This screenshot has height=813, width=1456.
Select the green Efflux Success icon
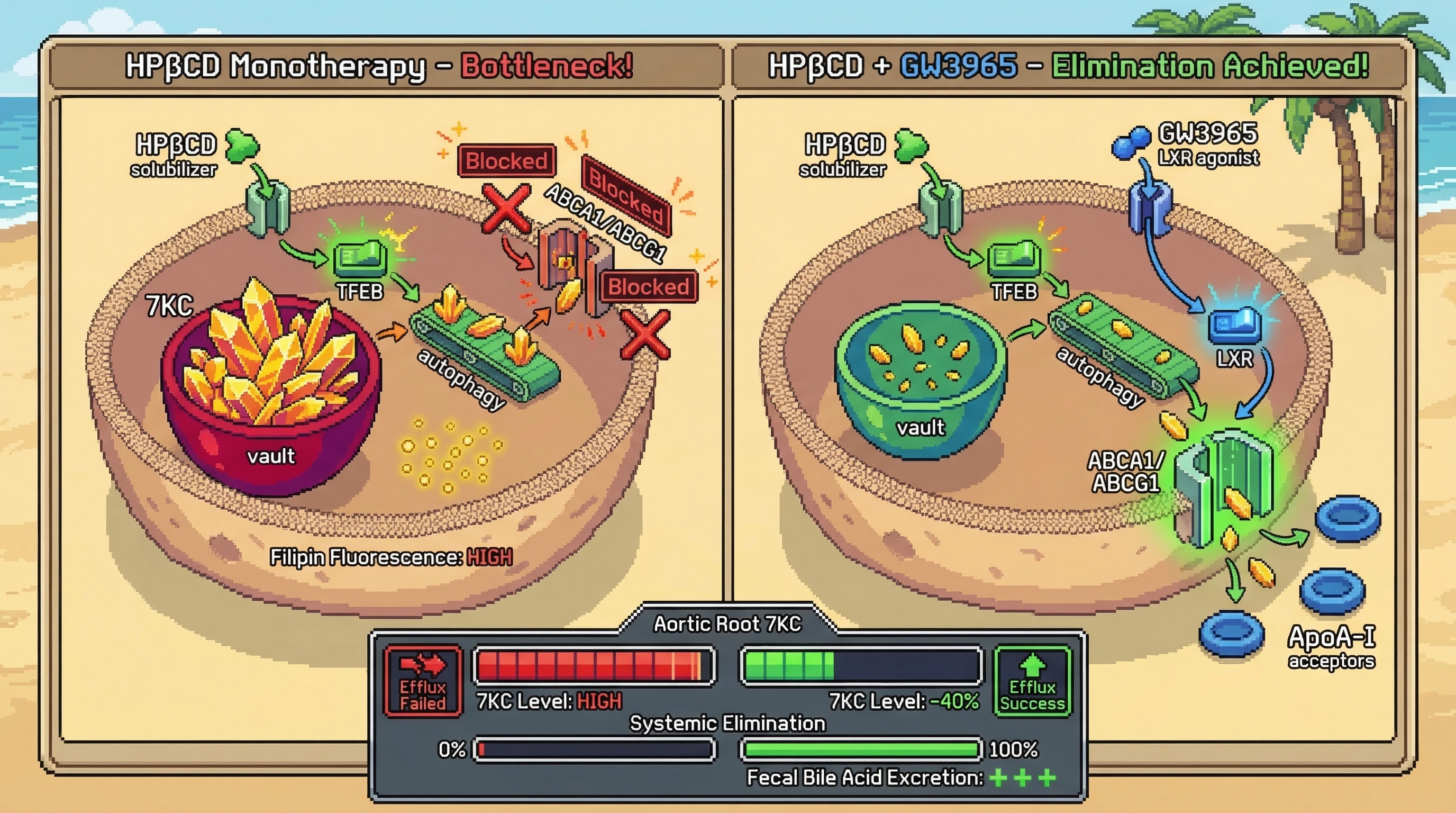pos(1032,681)
